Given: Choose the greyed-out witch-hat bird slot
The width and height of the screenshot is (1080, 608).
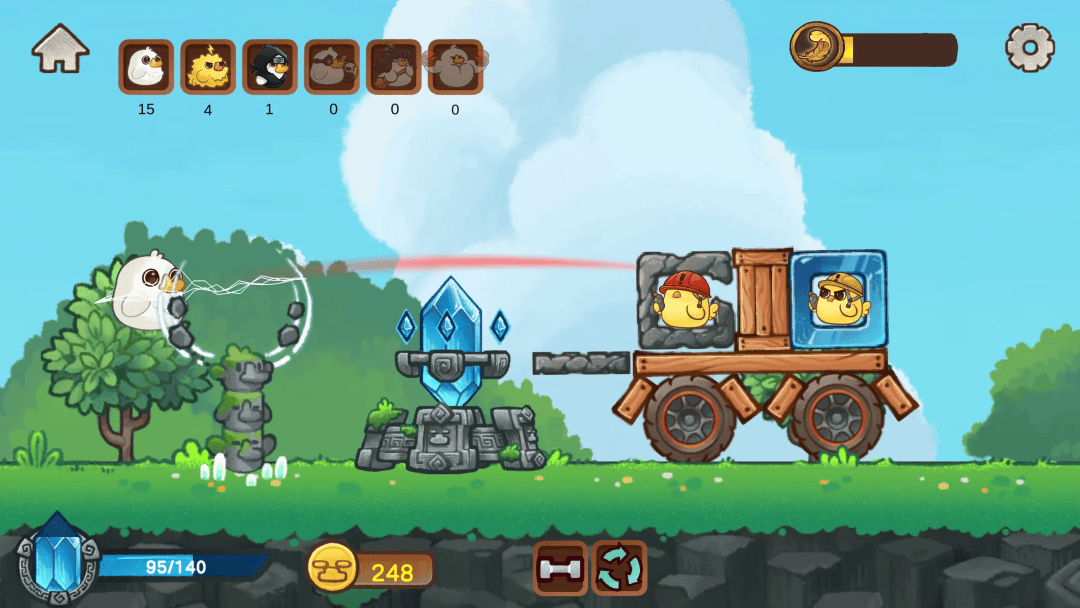Looking at the screenshot, I should pyautogui.click(x=394, y=67).
